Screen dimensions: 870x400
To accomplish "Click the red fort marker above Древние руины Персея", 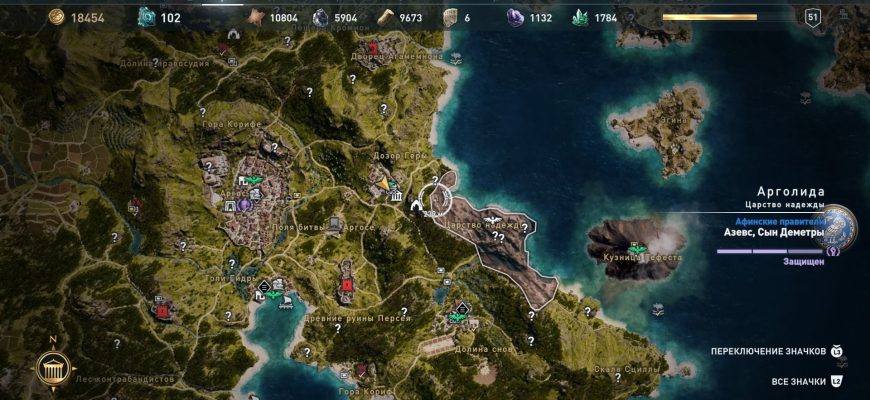I will pos(347,284).
